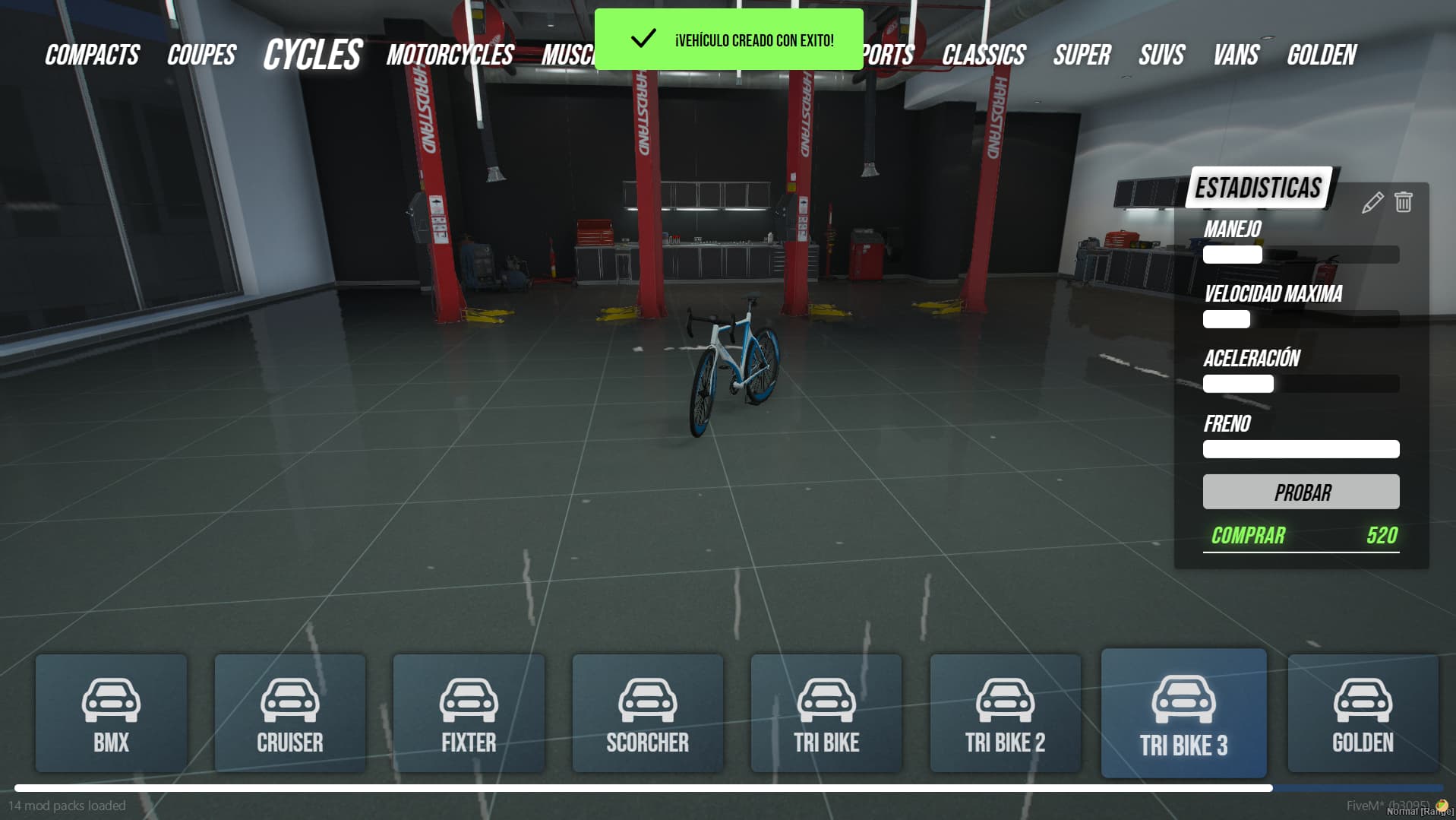
Task: Open the MOTORCYCLES category
Action: pos(449,54)
